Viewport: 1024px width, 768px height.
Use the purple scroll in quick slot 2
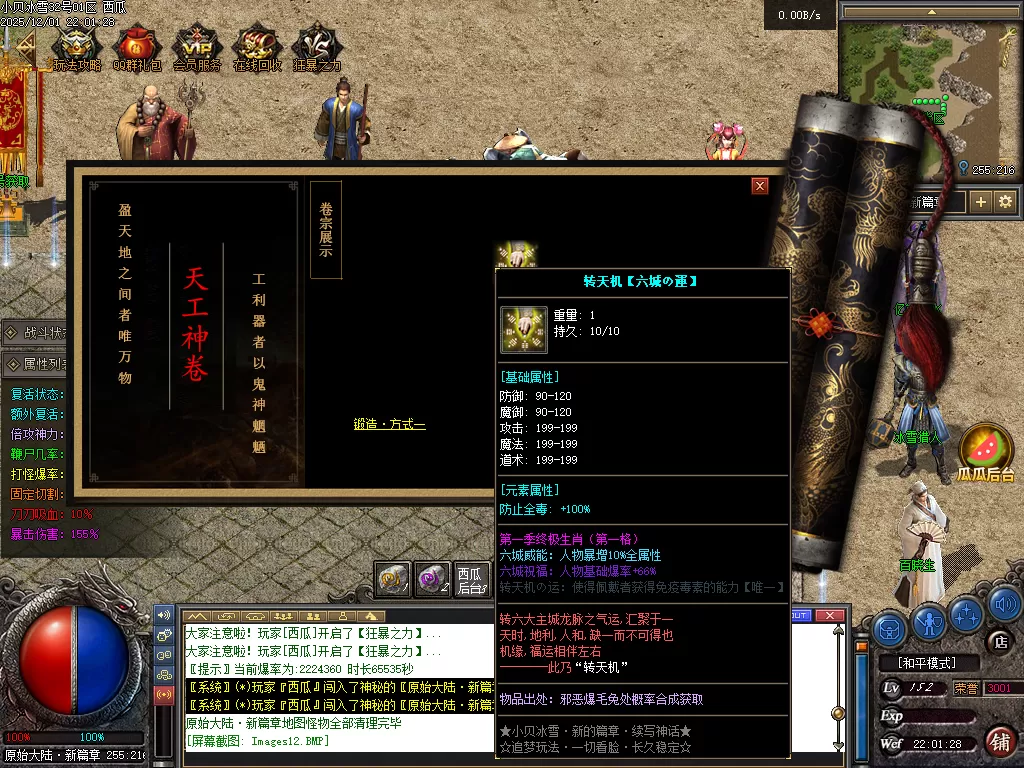click(431, 579)
